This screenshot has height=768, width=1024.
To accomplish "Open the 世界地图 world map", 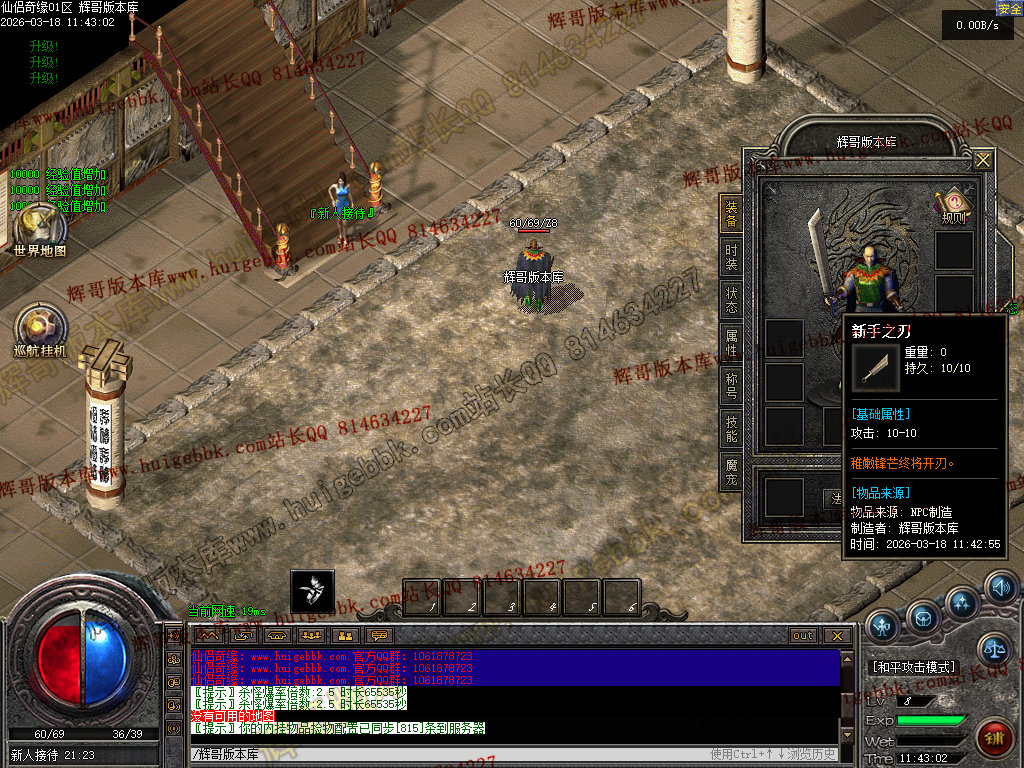I will click(x=40, y=229).
